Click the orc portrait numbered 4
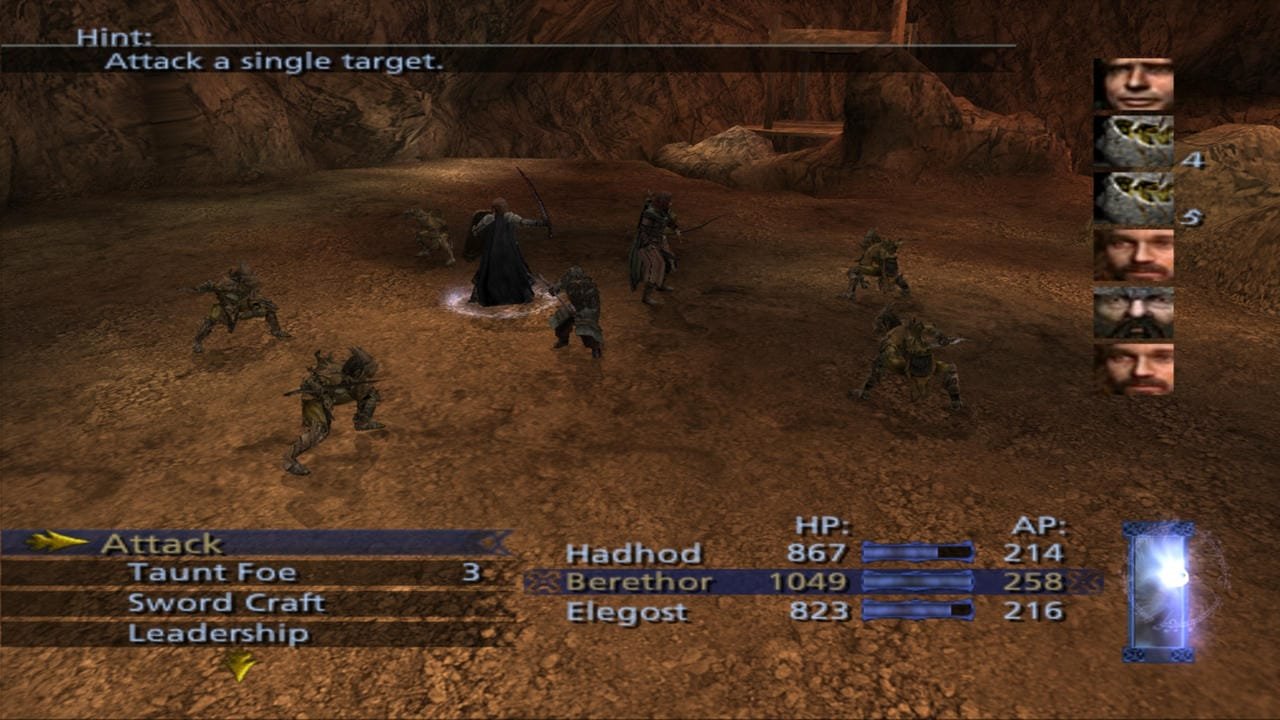 click(1133, 141)
